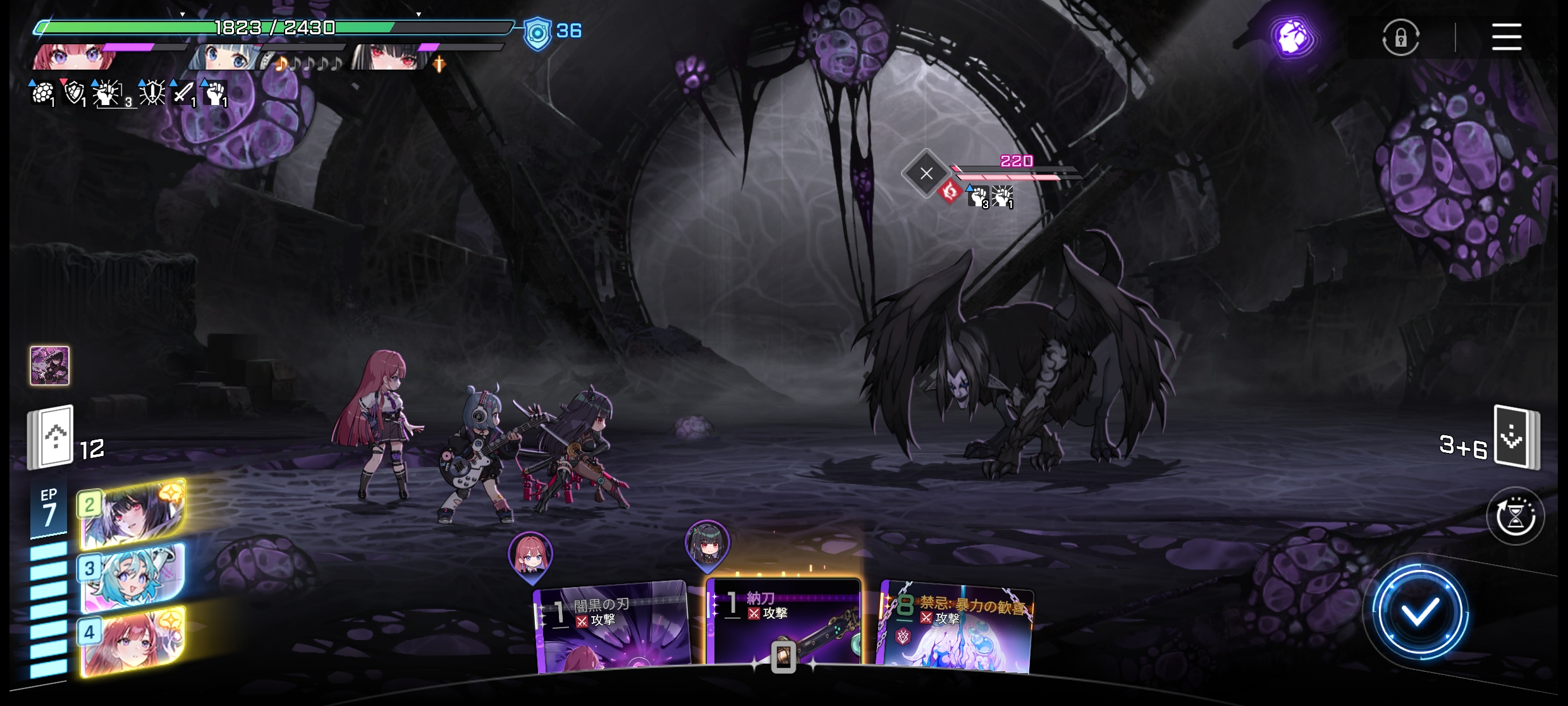View the discard pile showing 3+6
The height and width of the screenshot is (706, 1568).
(x=1516, y=437)
